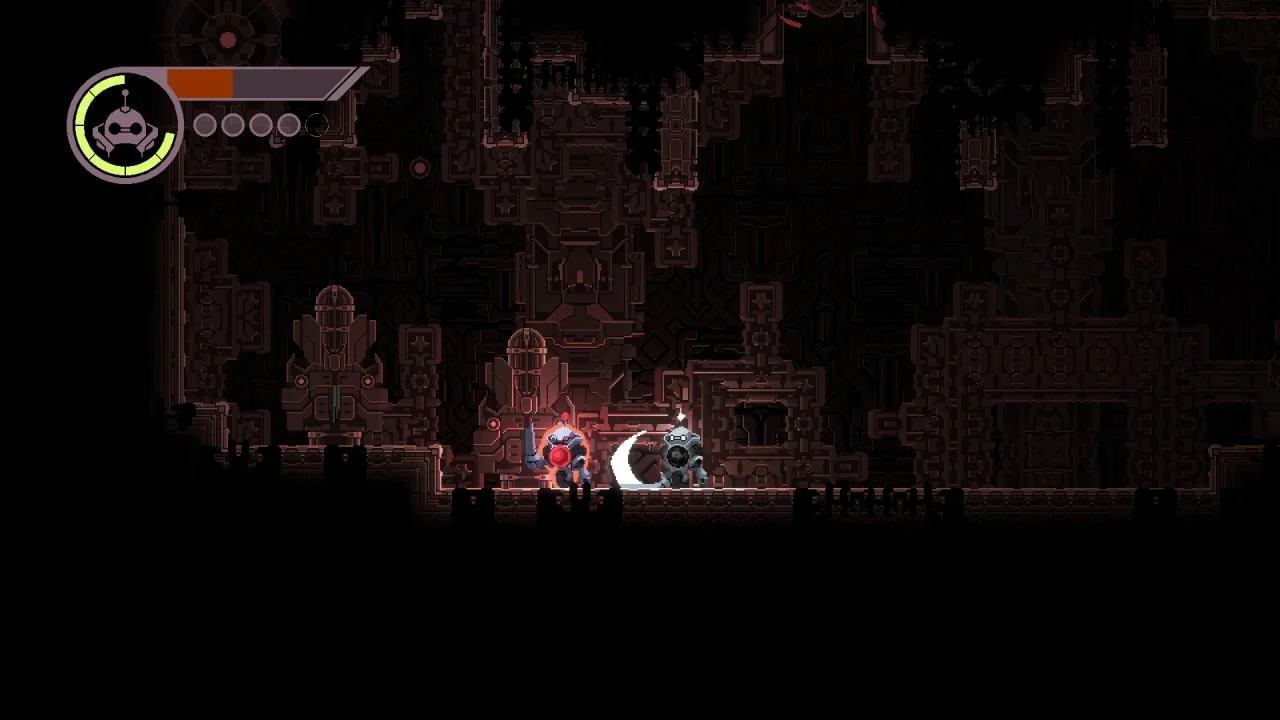Click the robot character portrait icon
Image resolution: width=1280 pixels, height=720 pixels.
pyautogui.click(x=125, y=126)
